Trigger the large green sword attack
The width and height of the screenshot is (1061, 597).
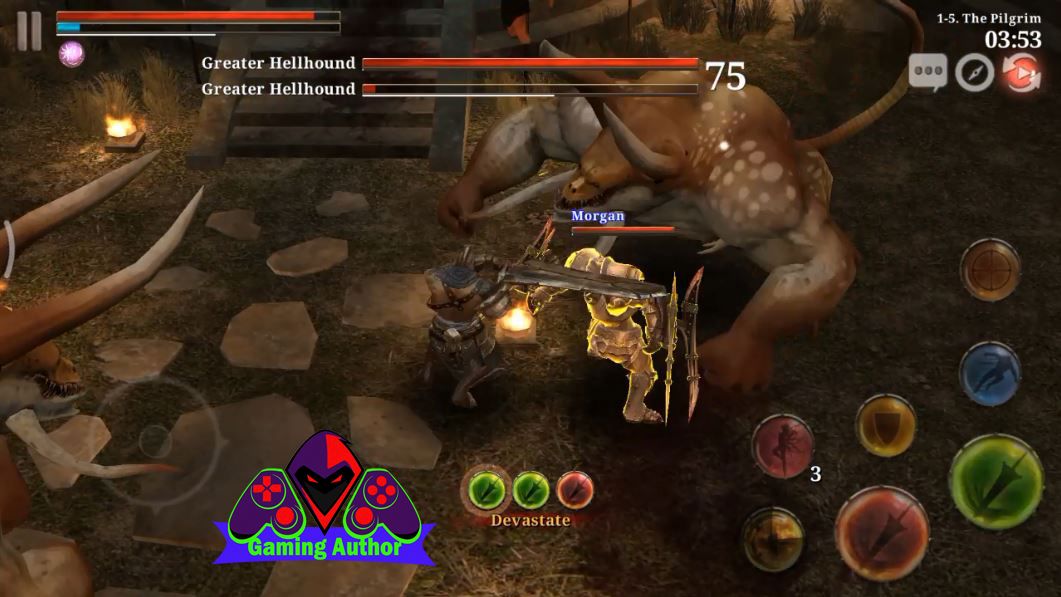tap(996, 481)
